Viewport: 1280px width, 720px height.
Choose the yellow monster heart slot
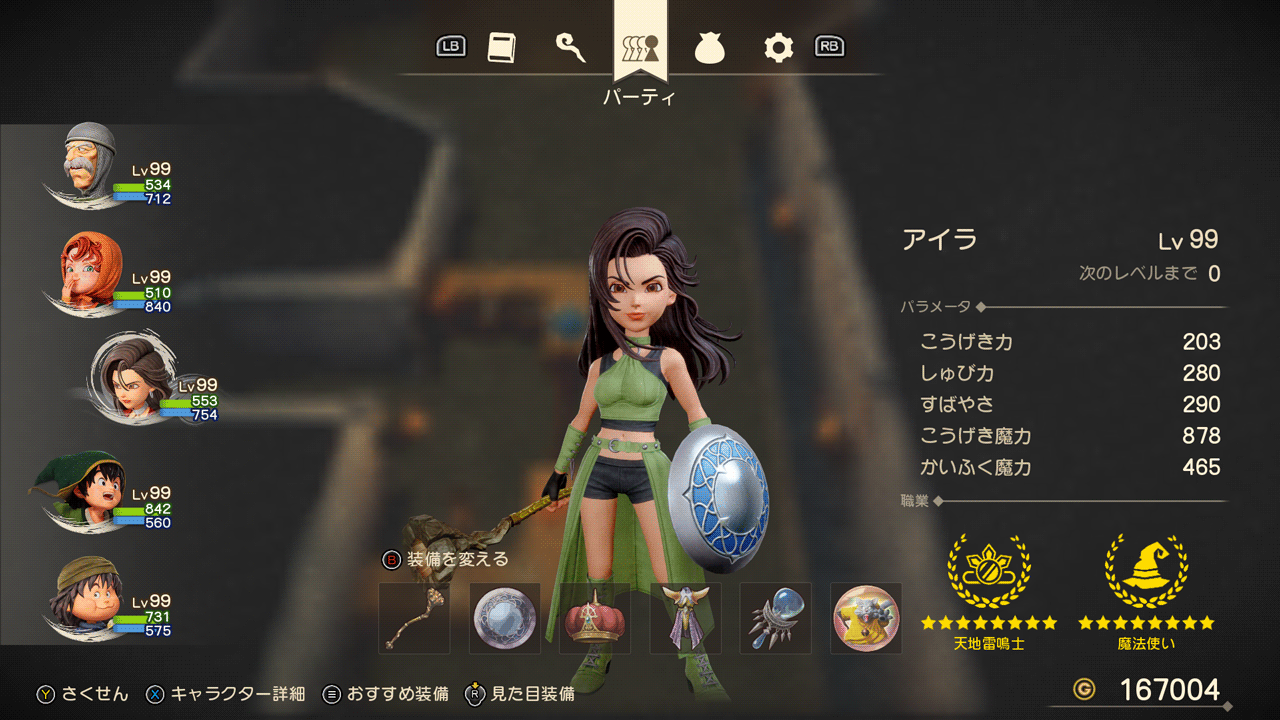(866, 618)
